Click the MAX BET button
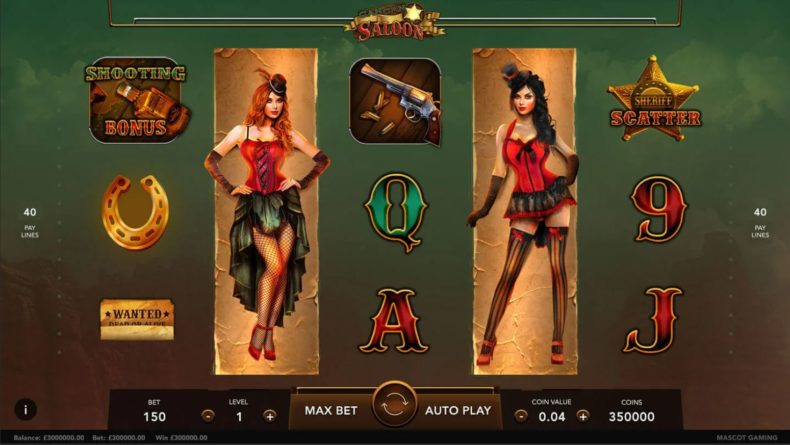Screen dimensions: 790x445 pyautogui.click(x=332, y=410)
